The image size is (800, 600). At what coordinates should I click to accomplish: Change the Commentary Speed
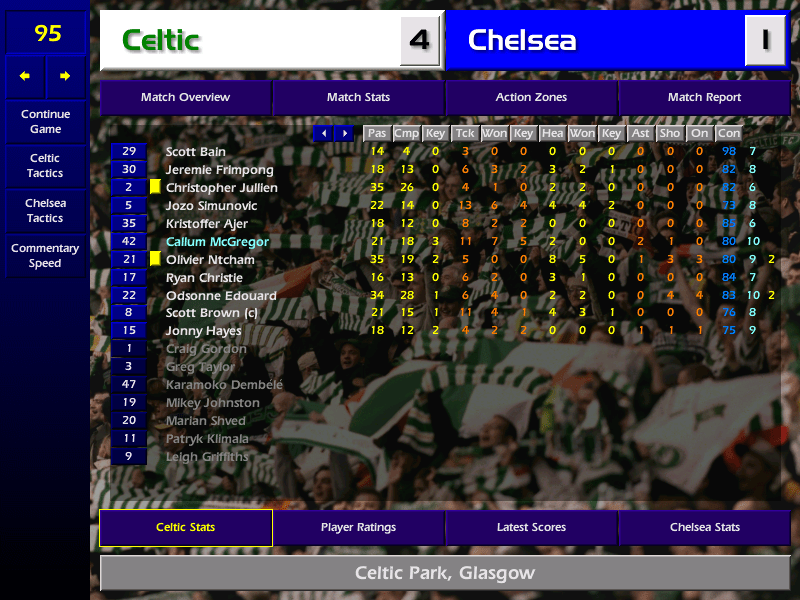(x=45, y=255)
